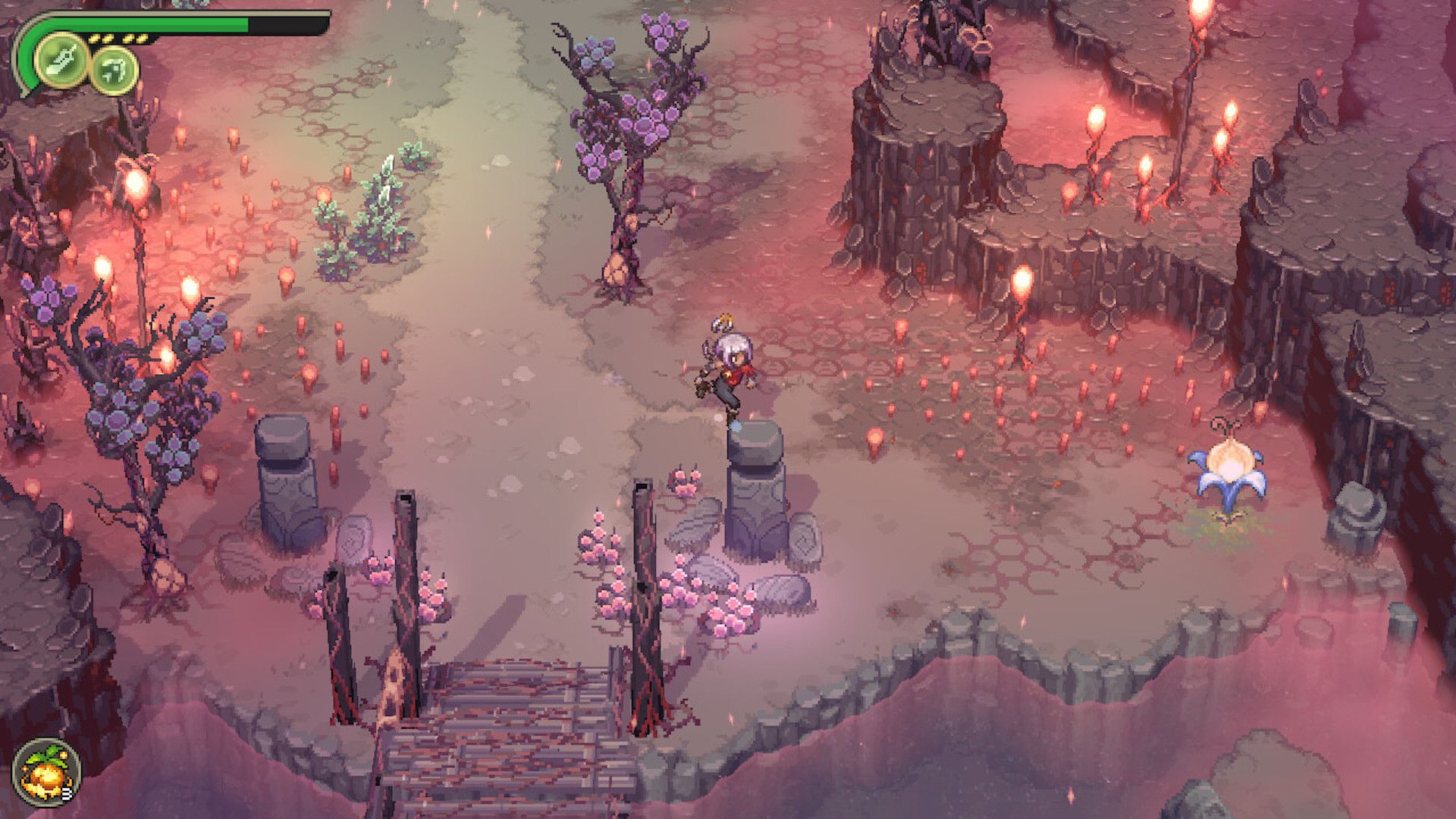Select the grappling hook ability icon
Screen dimensions: 1456x819
click(x=115, y=72)
